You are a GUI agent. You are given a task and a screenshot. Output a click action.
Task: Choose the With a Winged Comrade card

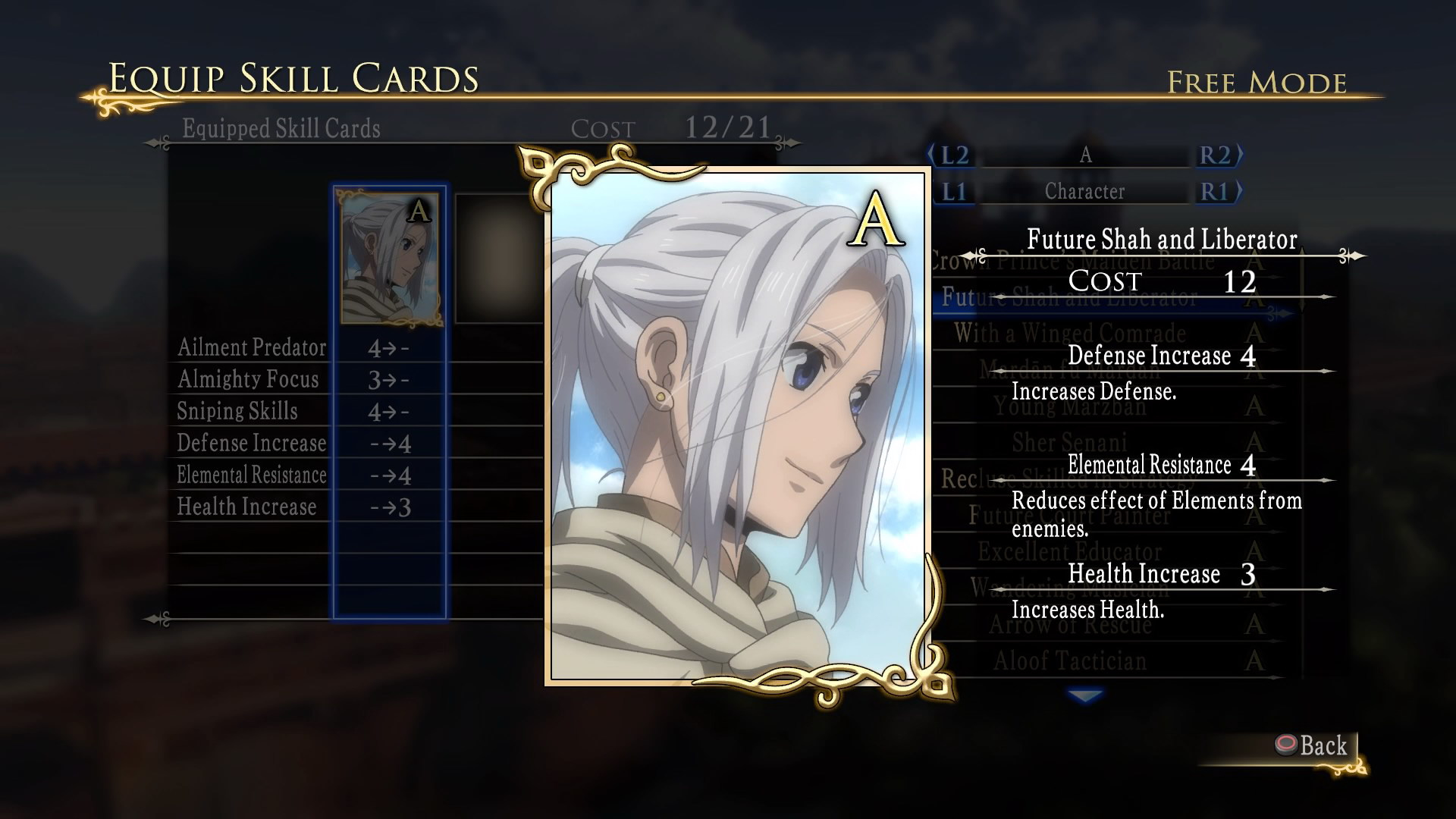(1069, 333)
